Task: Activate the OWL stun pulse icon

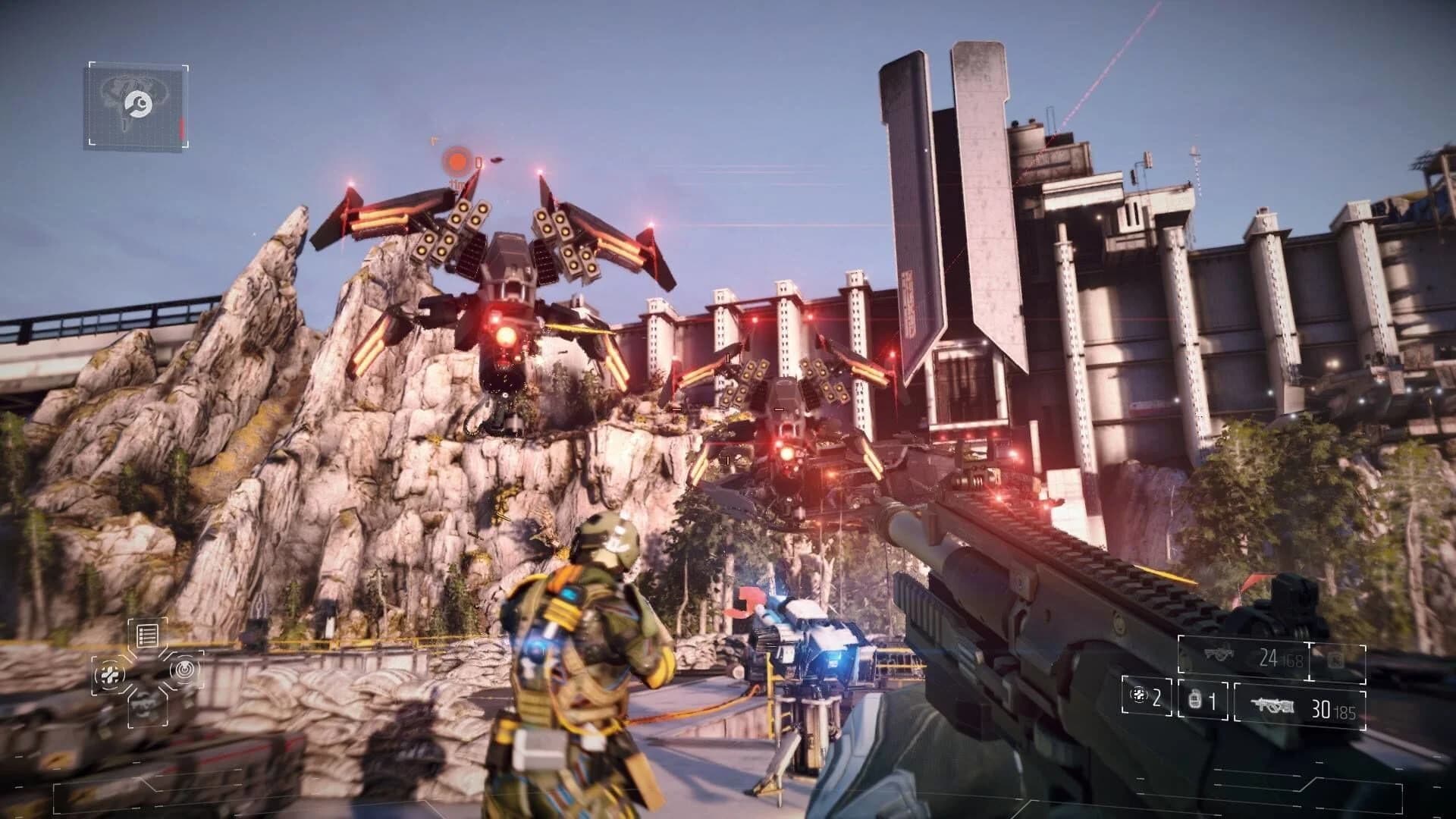Action: click(x=184, y=670)
